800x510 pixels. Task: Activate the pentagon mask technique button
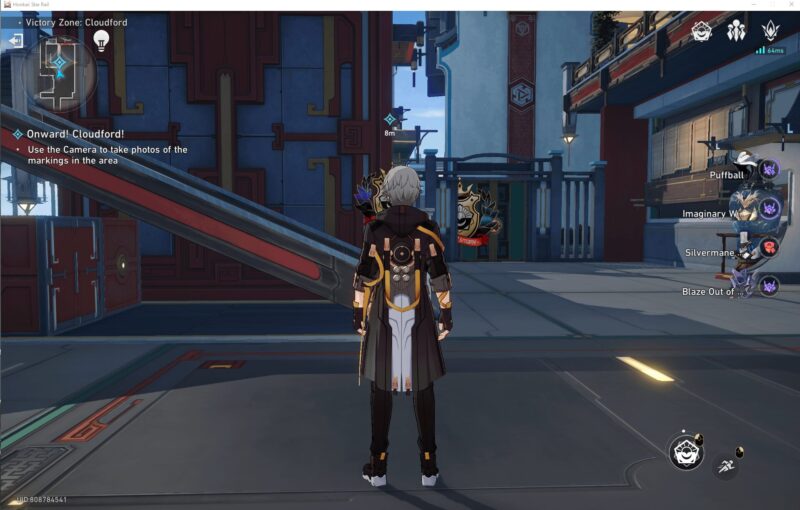click(686, 452)
